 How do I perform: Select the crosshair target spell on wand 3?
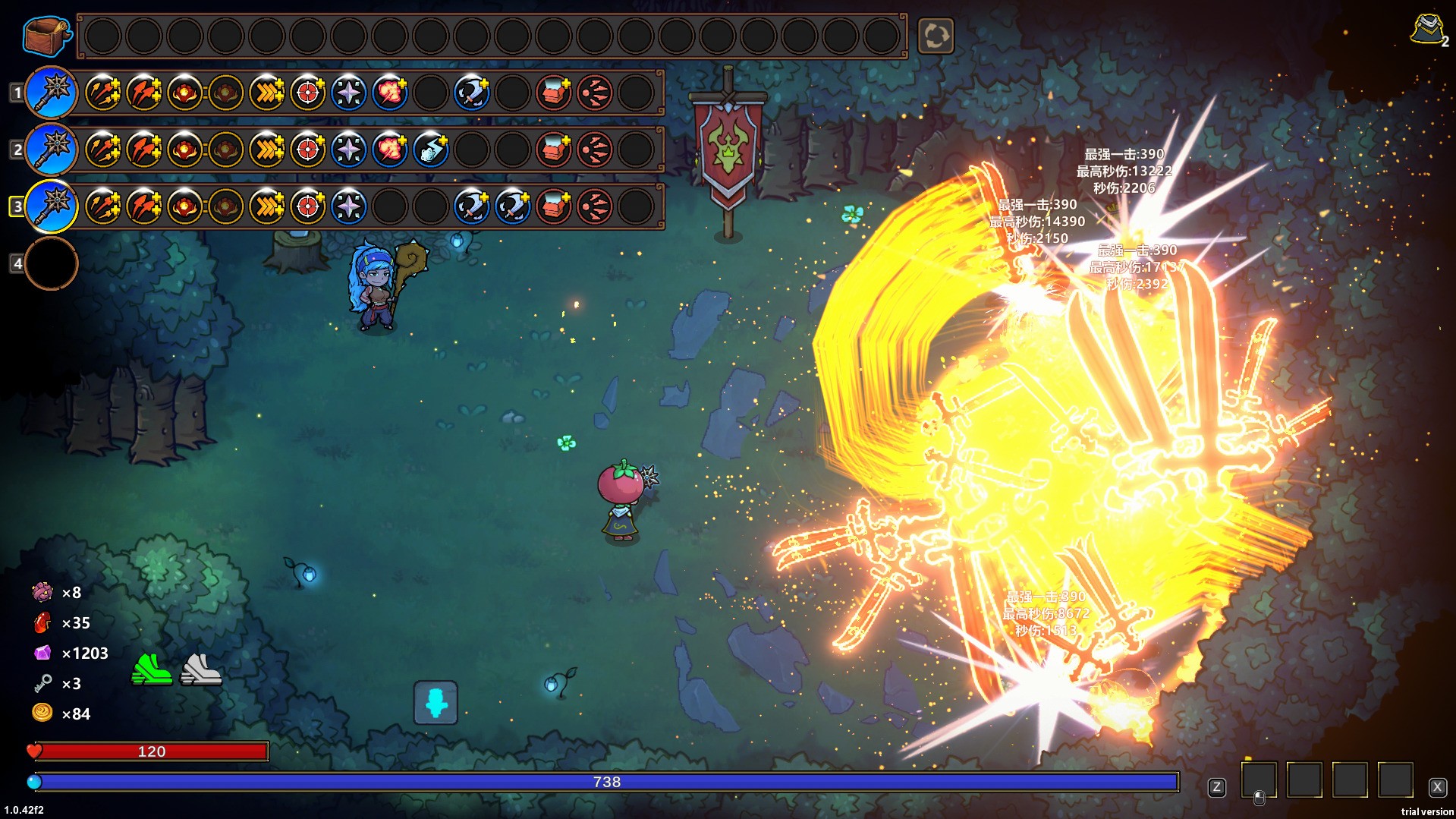[x=307, y=206]
